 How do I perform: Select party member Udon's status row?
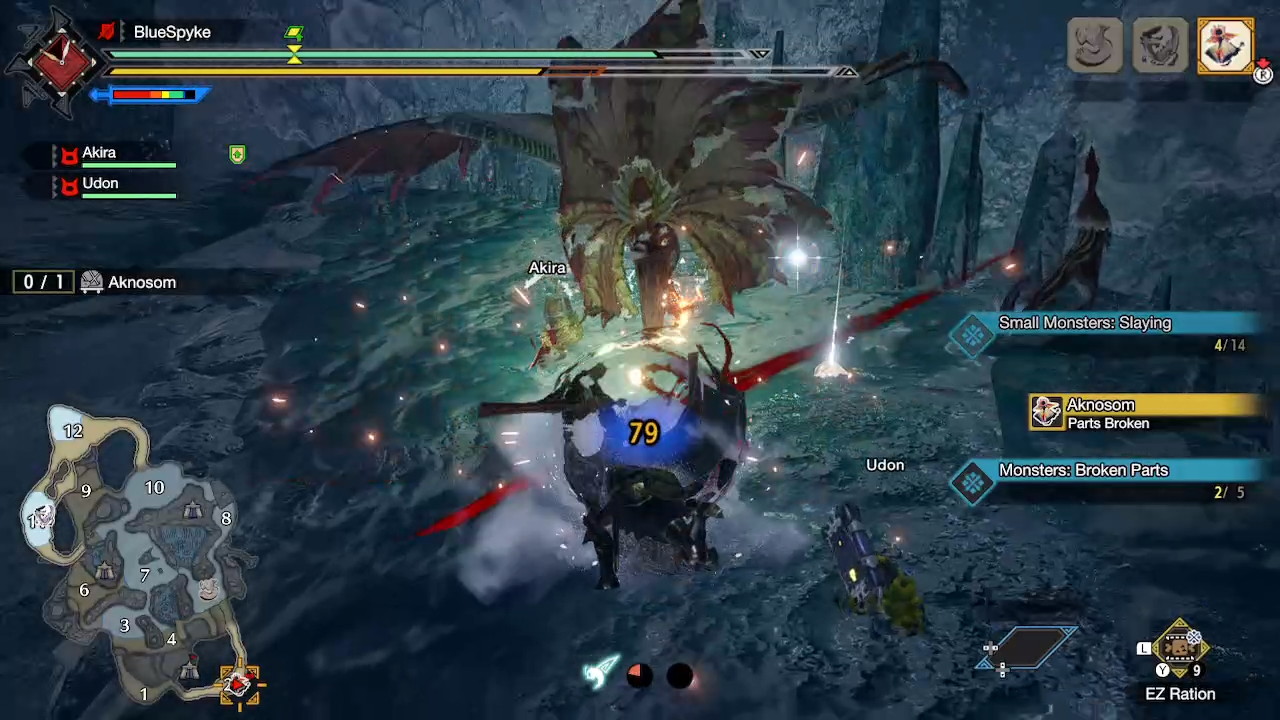click(115, 186)
